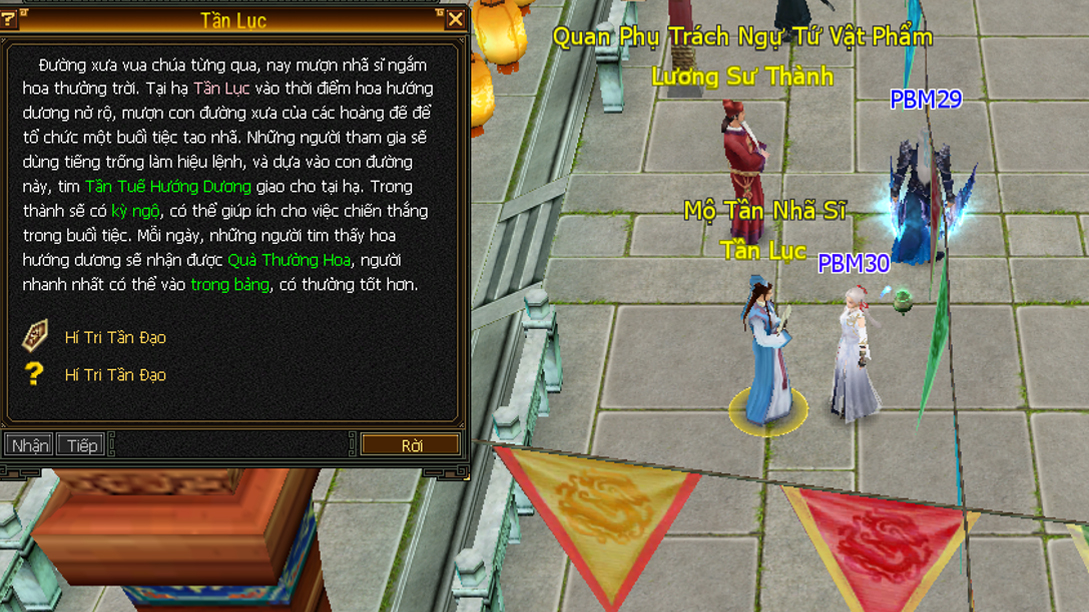Image resolution: width=1089 pixels, height=612 pixels.
Task: Follow the green trong bảng link
Action: point(230,285)
